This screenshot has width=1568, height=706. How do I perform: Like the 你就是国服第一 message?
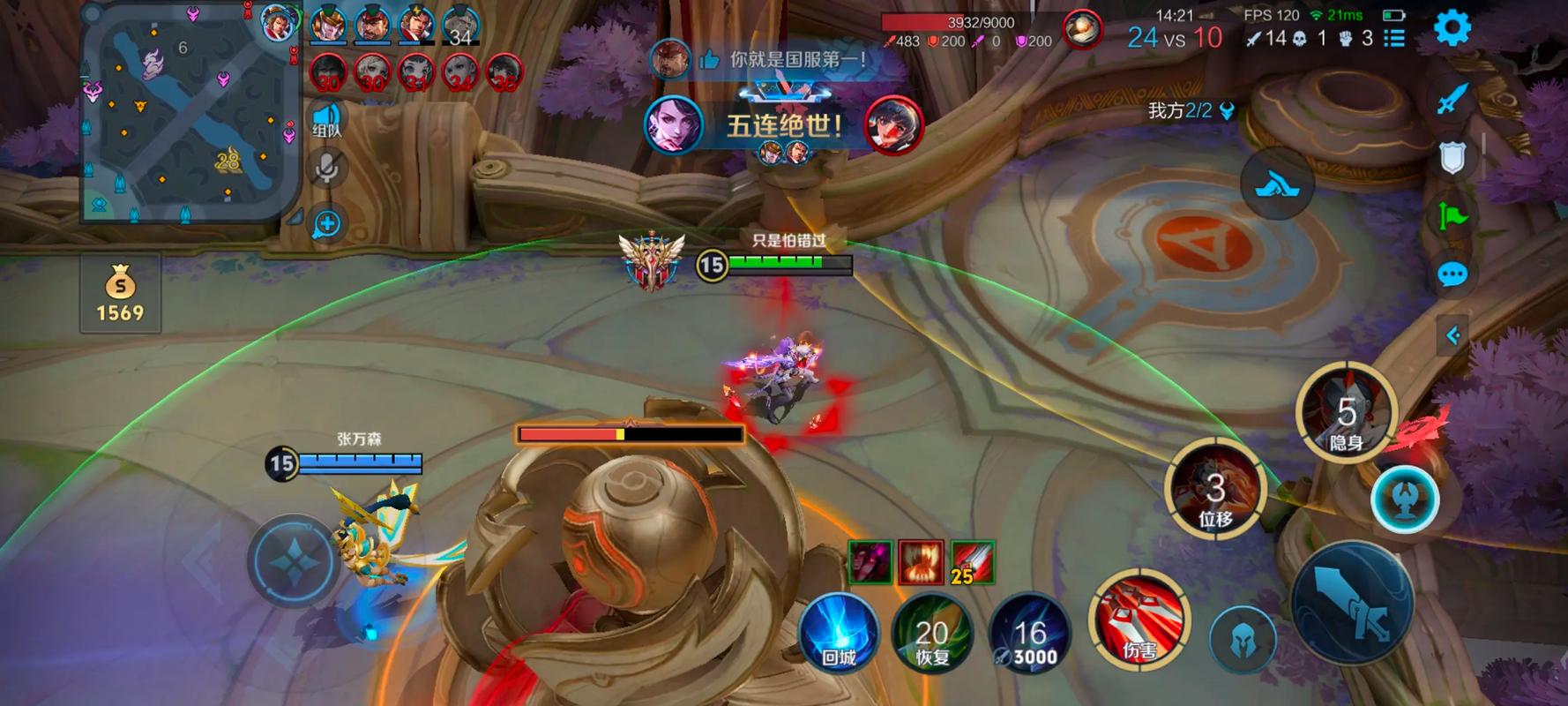(709, 60)
